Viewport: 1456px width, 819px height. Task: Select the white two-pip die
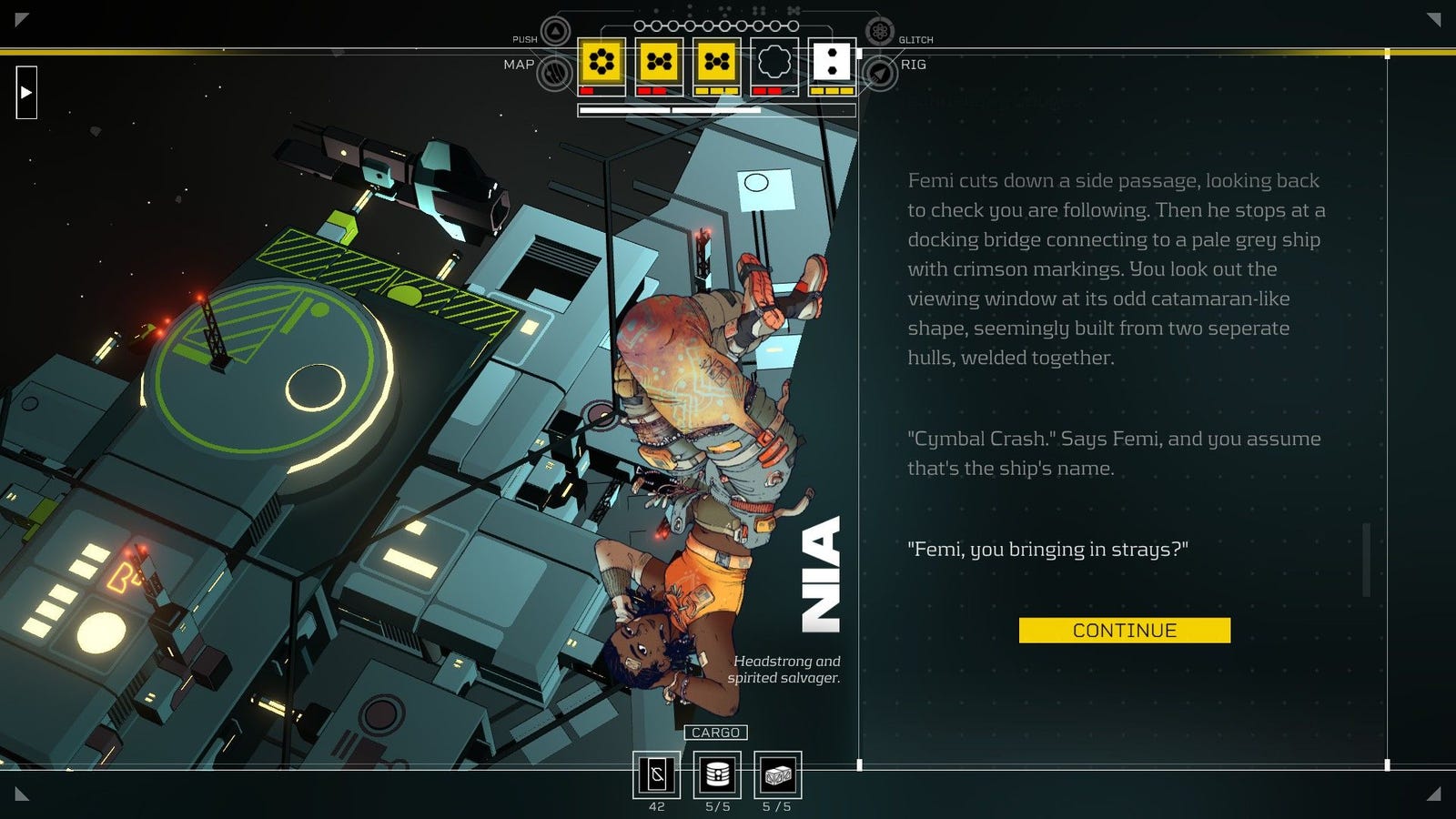click(832, 62)
